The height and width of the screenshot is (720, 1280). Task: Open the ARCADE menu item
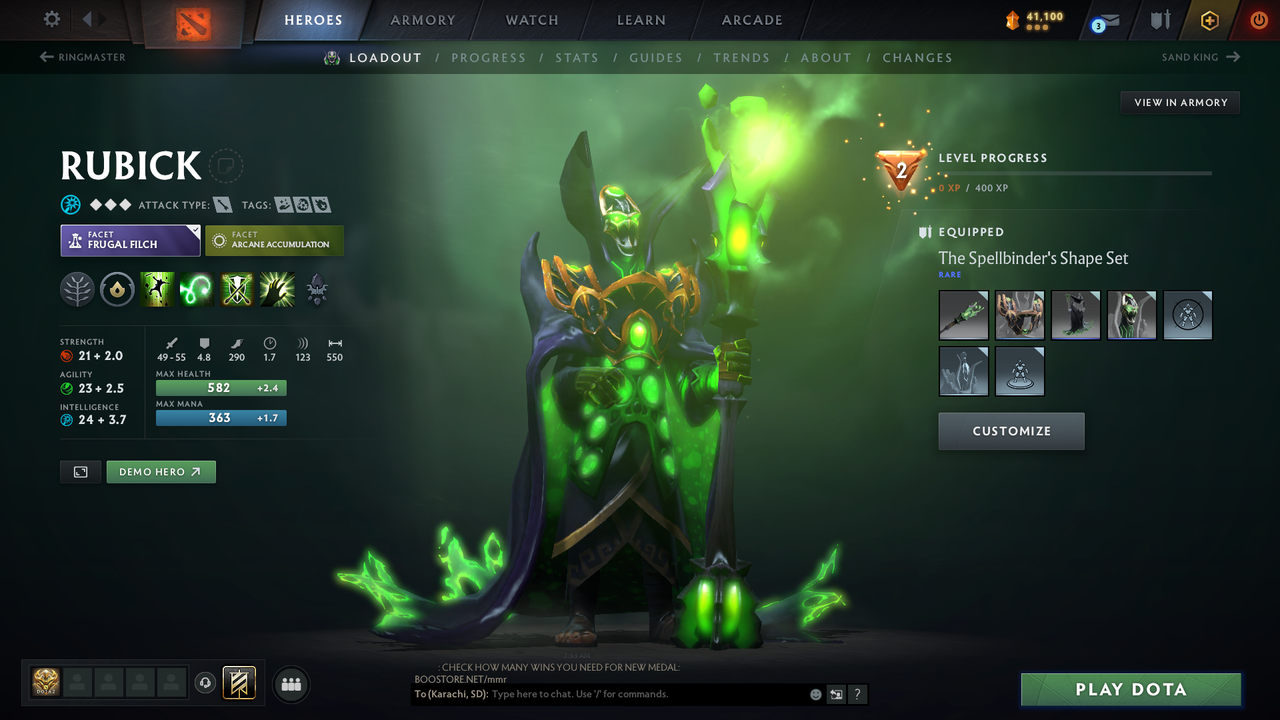(x=751, y=20)
